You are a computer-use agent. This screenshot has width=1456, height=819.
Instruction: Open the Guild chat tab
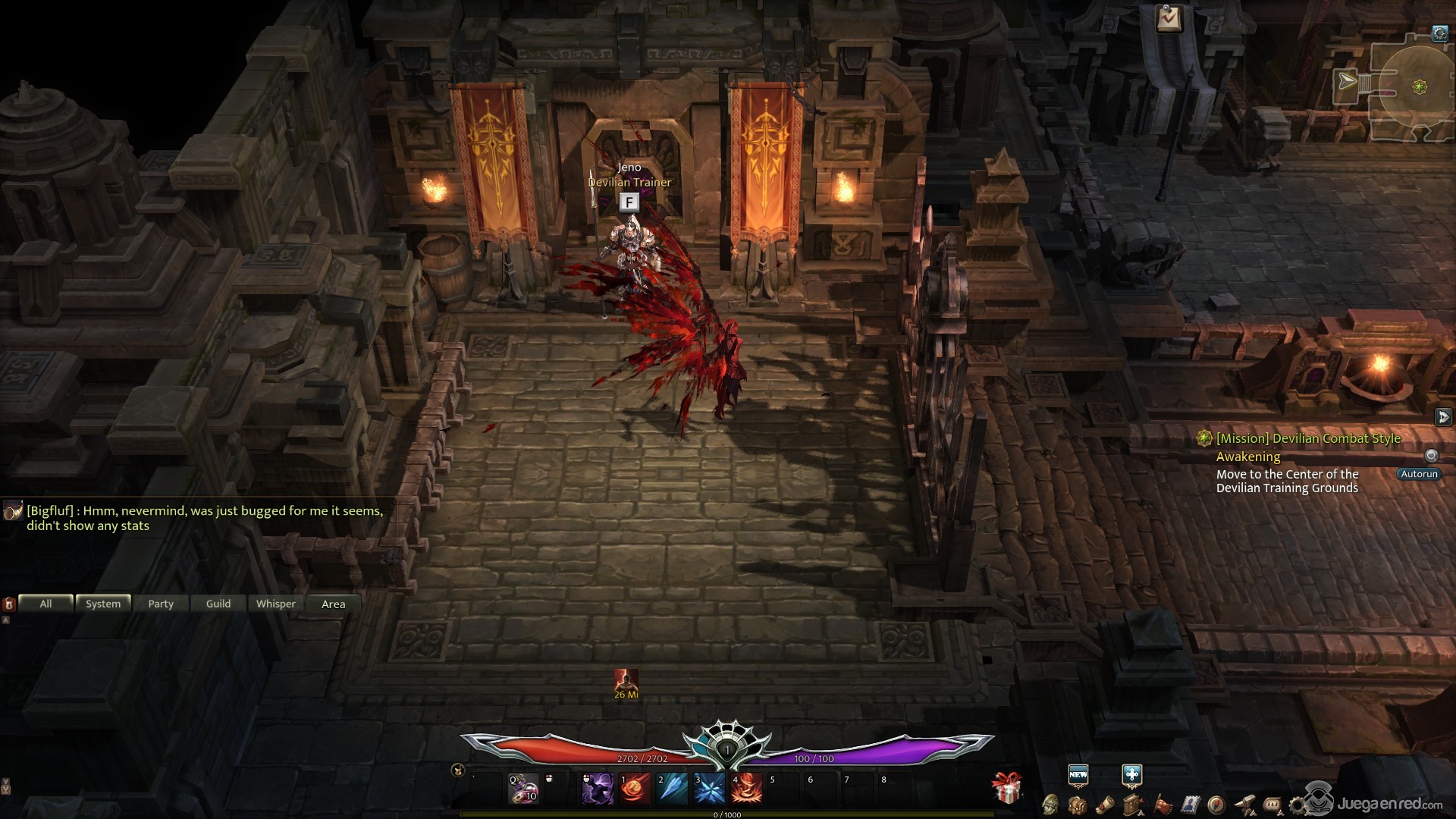[x=218, y=604]
